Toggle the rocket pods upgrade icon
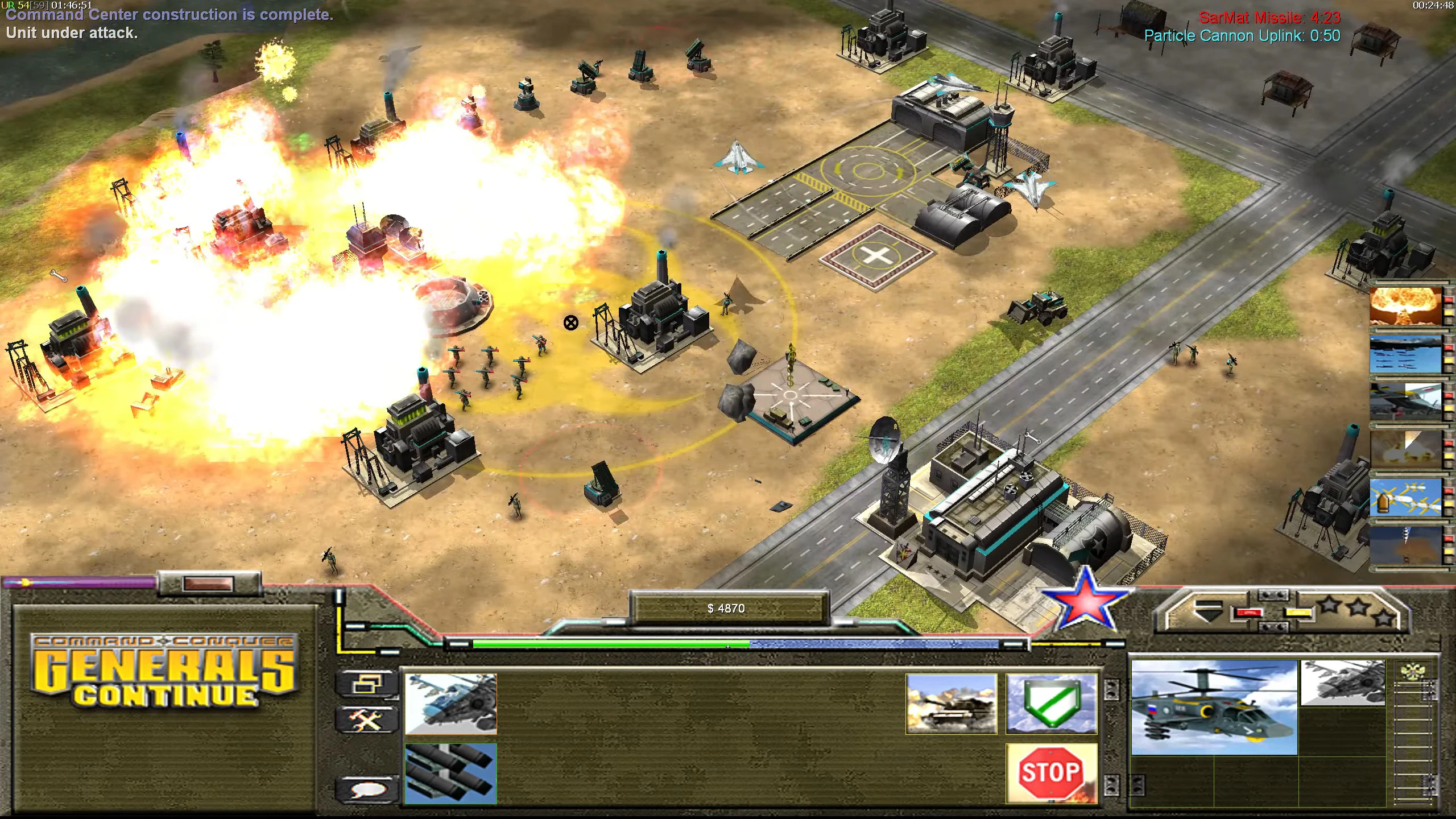1456x819 pixels. point(451,774)
